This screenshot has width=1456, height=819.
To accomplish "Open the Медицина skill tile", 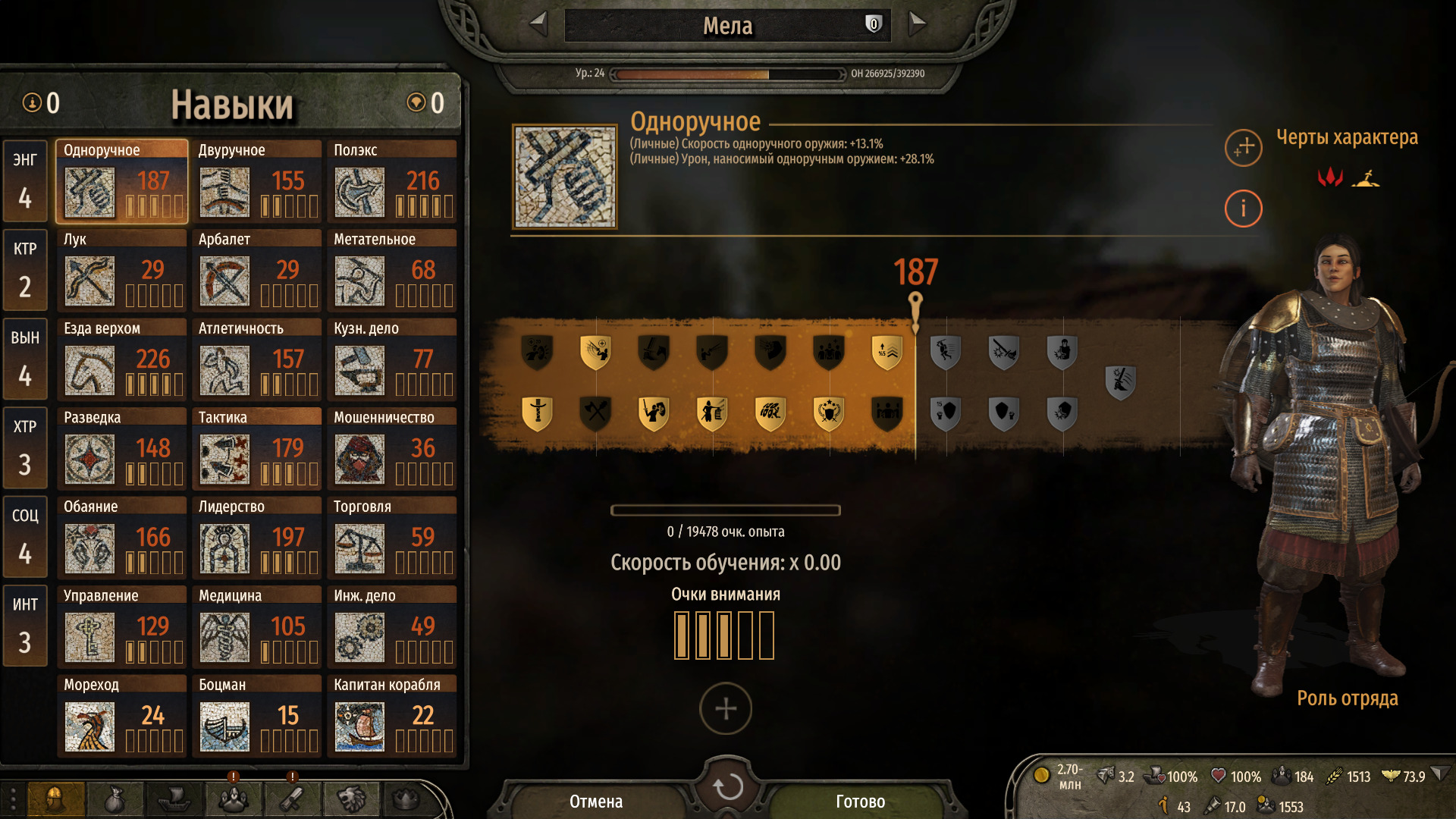I will pos(256,627).
